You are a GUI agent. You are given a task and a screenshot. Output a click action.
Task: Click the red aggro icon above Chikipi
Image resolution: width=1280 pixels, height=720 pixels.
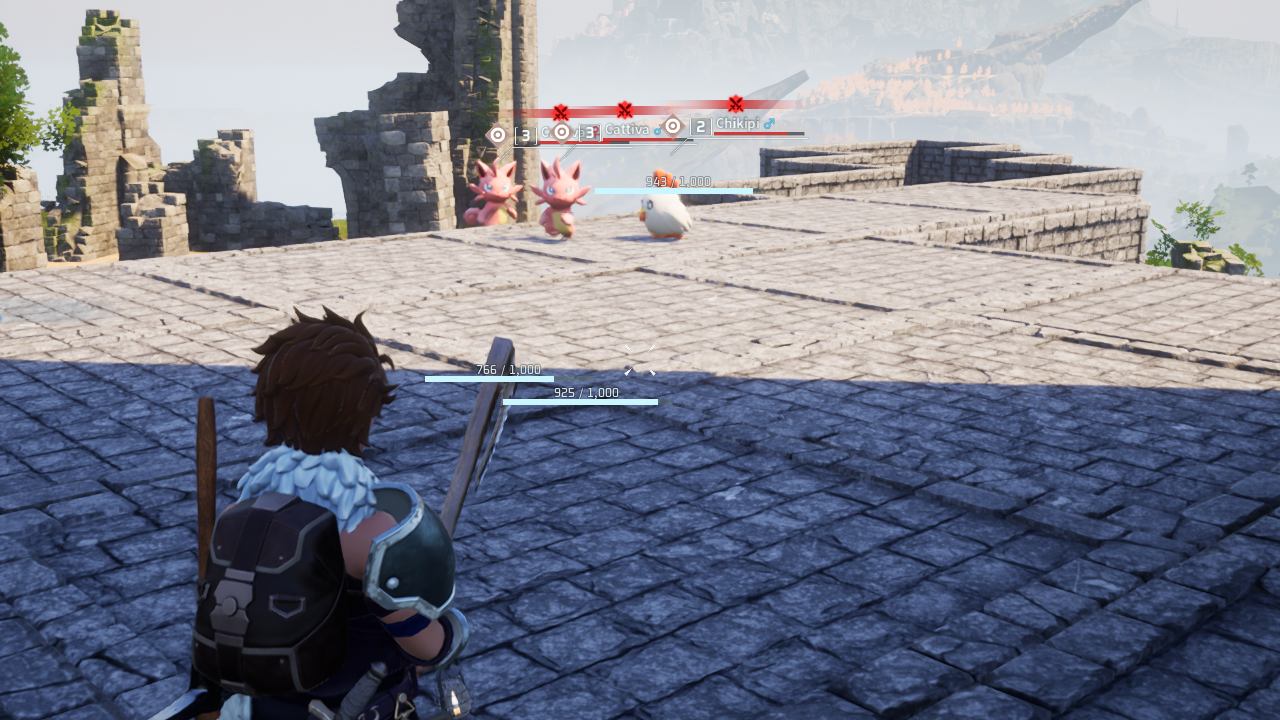736,103
